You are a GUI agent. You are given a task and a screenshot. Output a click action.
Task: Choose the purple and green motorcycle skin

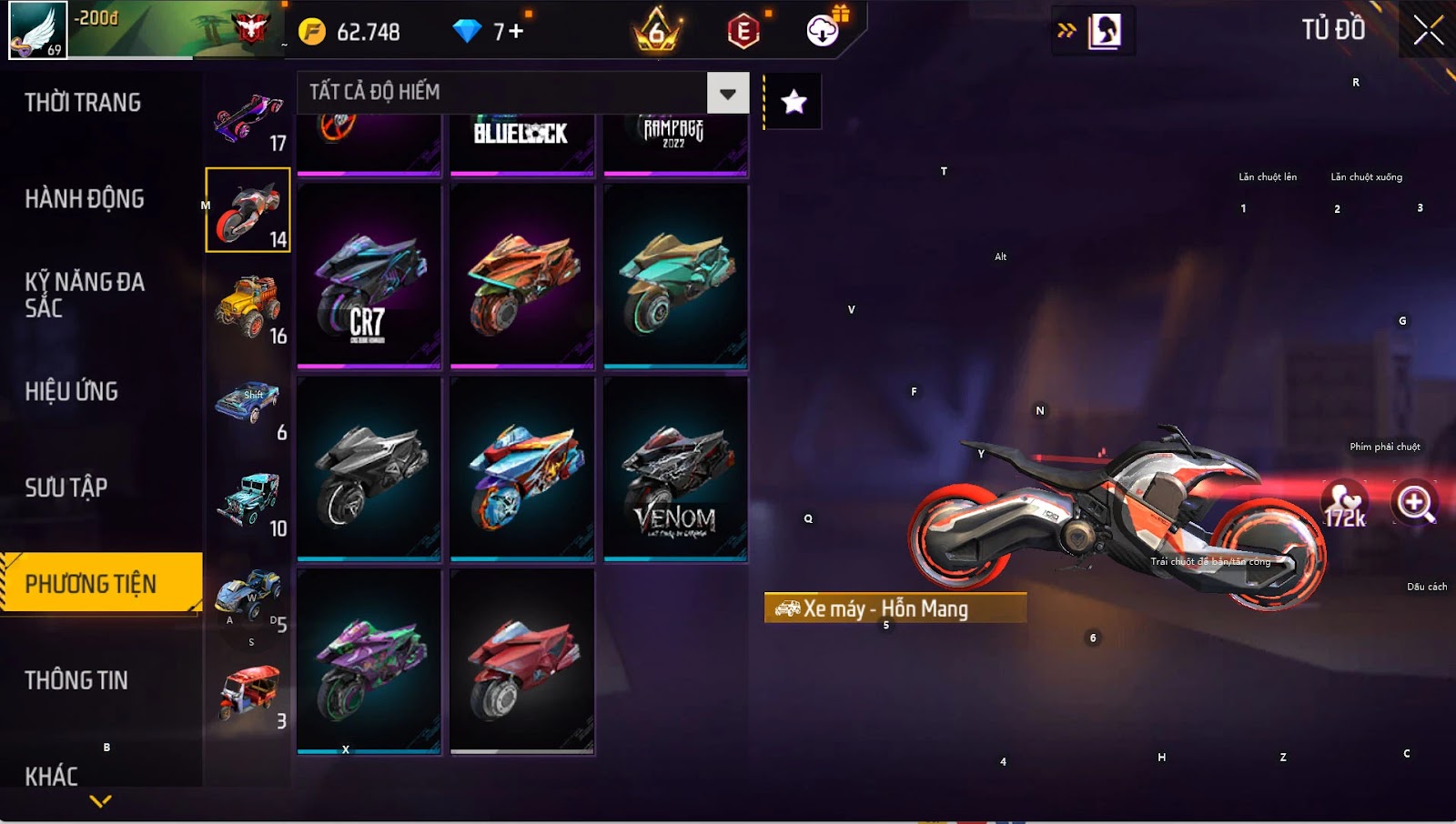pos(369,662)
